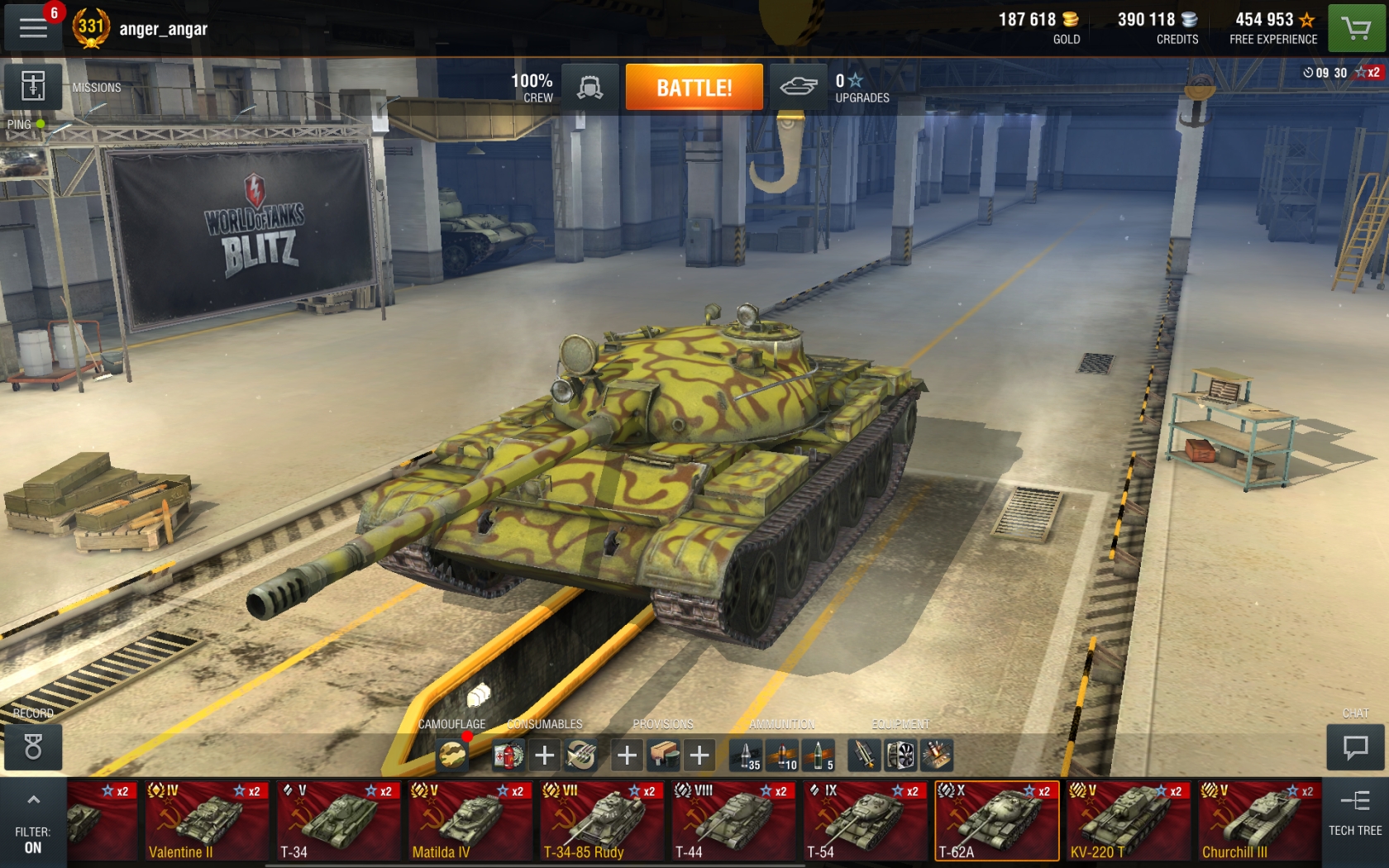Image resolution: width=1389 pixels, height=868 pixels.
Task: Add a consumable in the empty plus slot
Action: [543, 754]
